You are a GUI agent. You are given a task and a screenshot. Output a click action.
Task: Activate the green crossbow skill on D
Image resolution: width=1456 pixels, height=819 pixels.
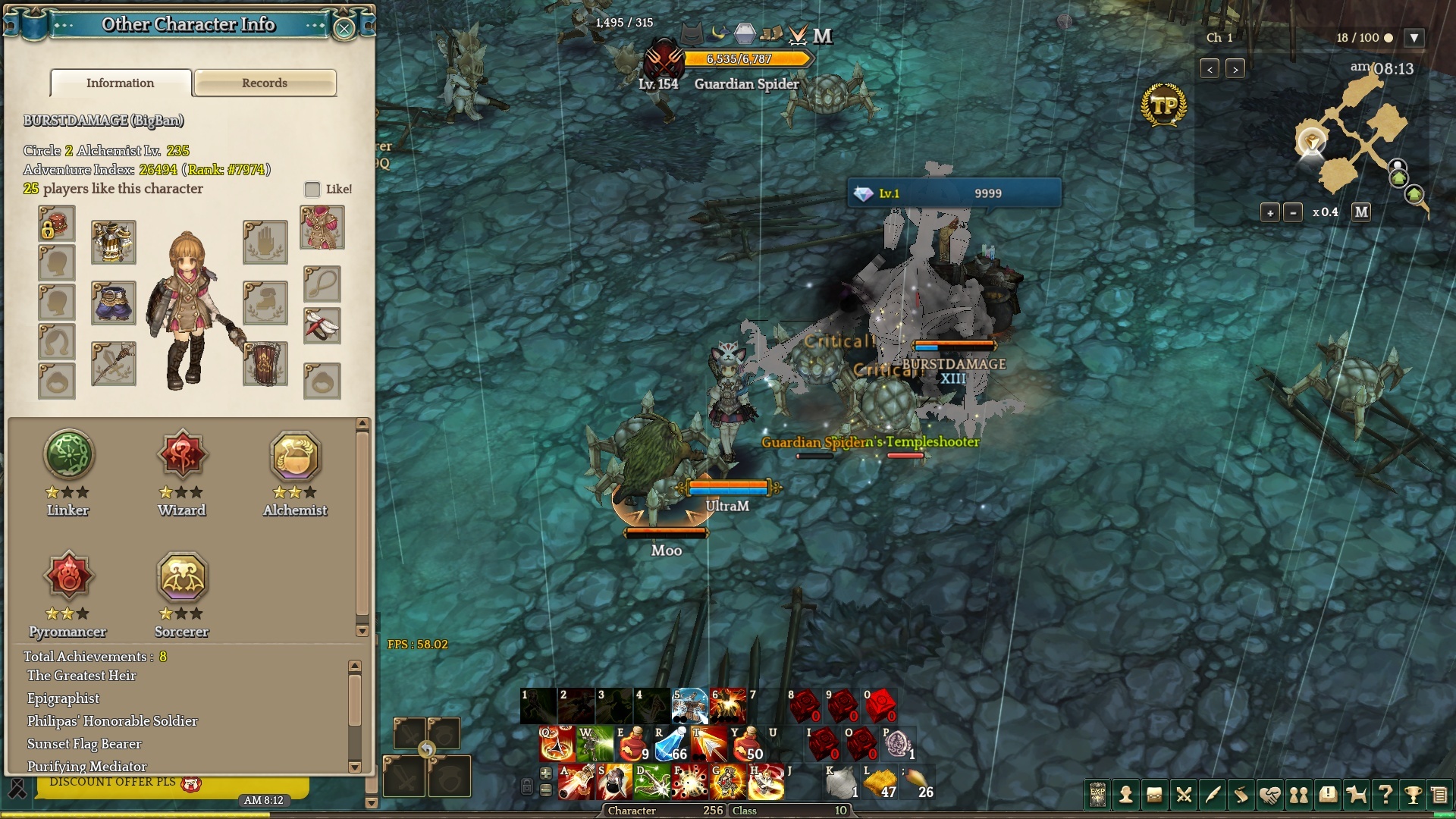(x=652, y=782)
